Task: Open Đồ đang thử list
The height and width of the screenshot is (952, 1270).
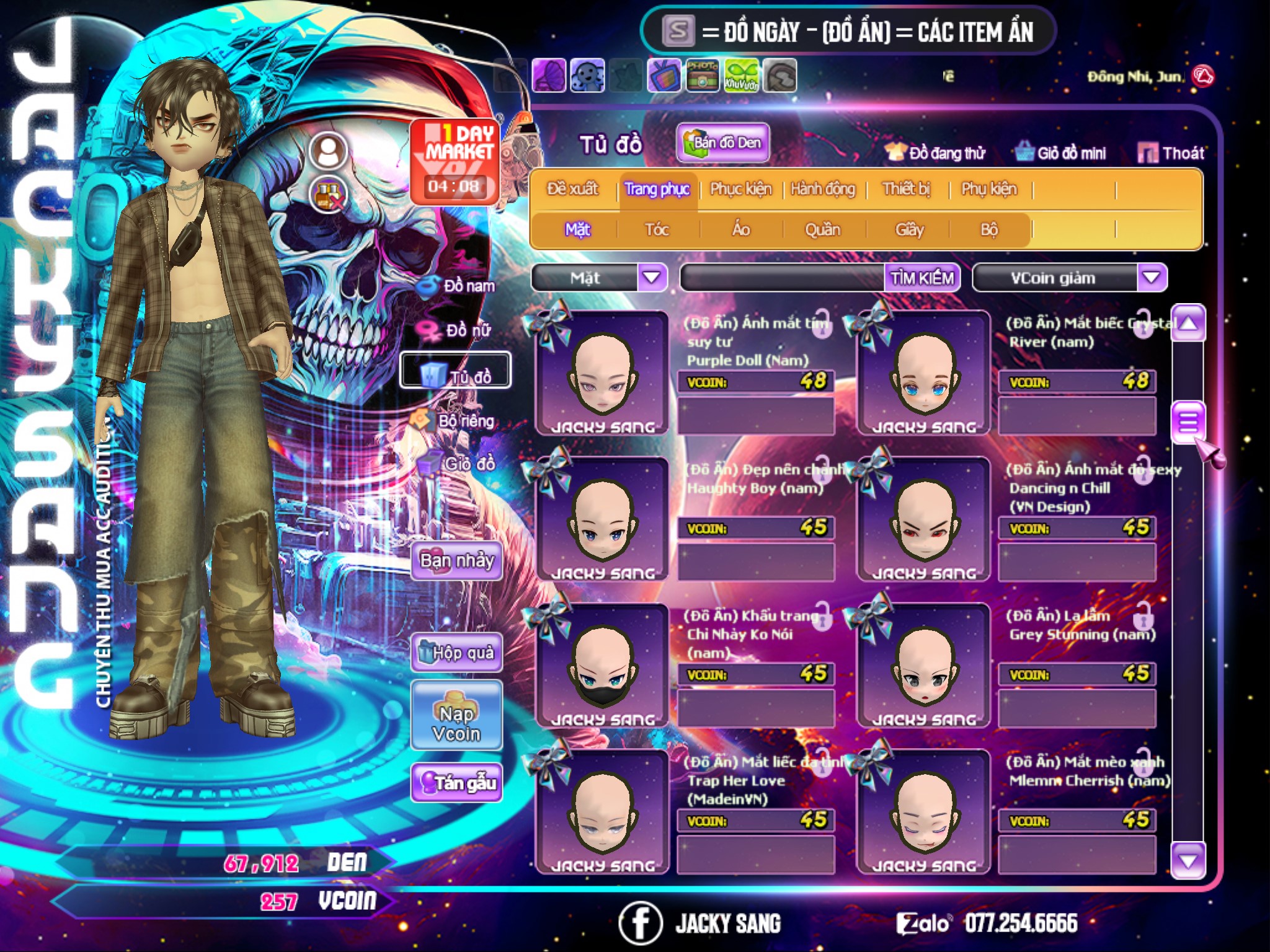Action: coord(935,153)
